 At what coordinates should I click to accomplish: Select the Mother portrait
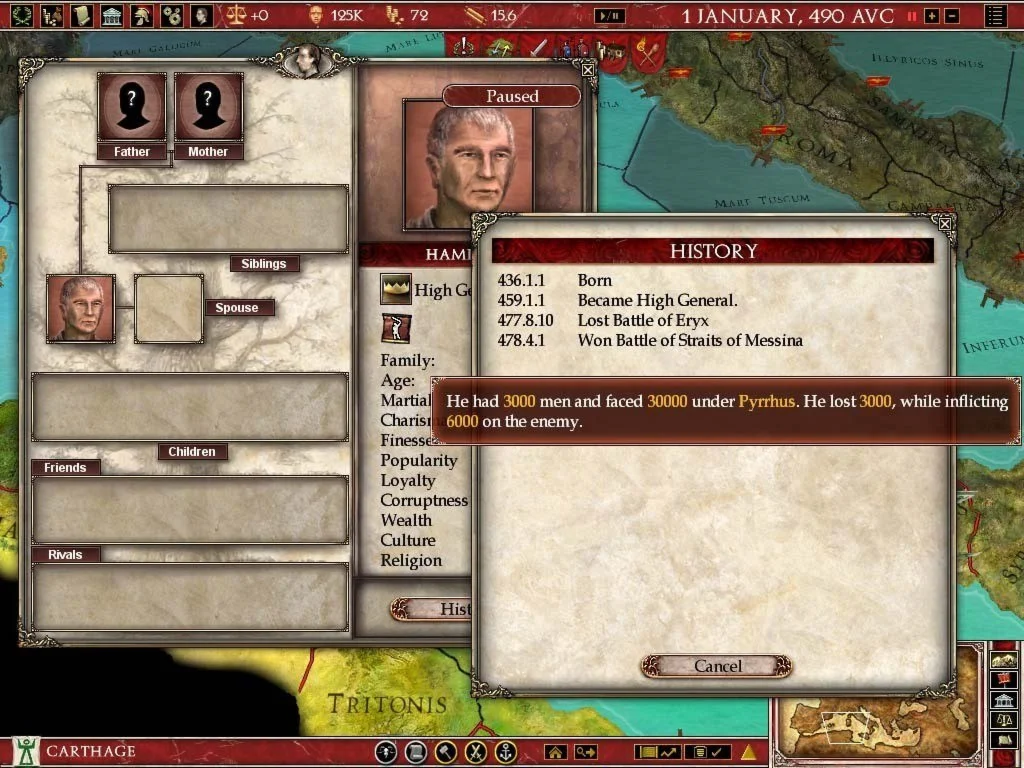pyautogui.click(x=208, y=106)
